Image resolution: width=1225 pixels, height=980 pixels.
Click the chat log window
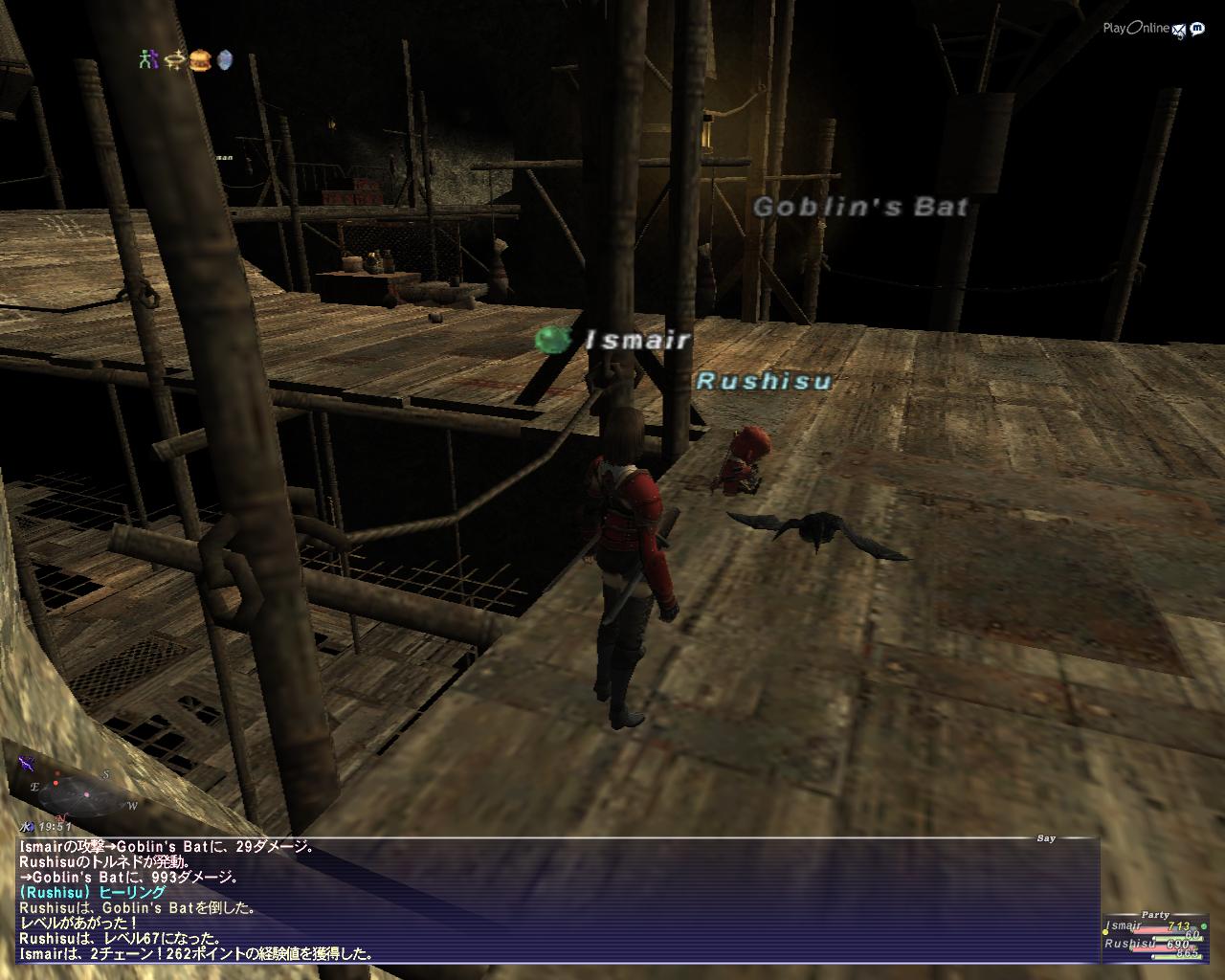555,900
